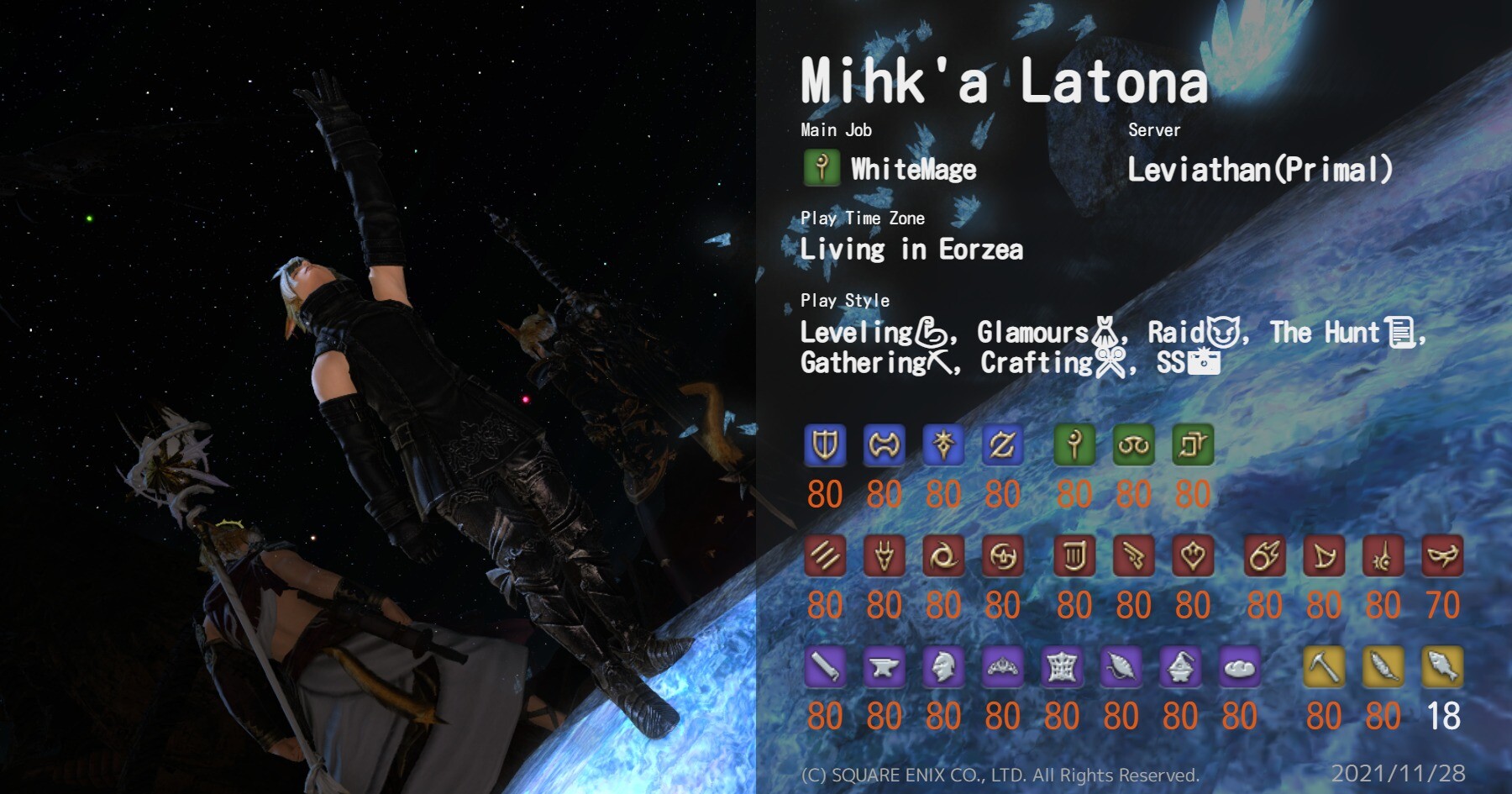Choose the Warrior axe job icon
1512x794 pixels.
click(884, 444)
